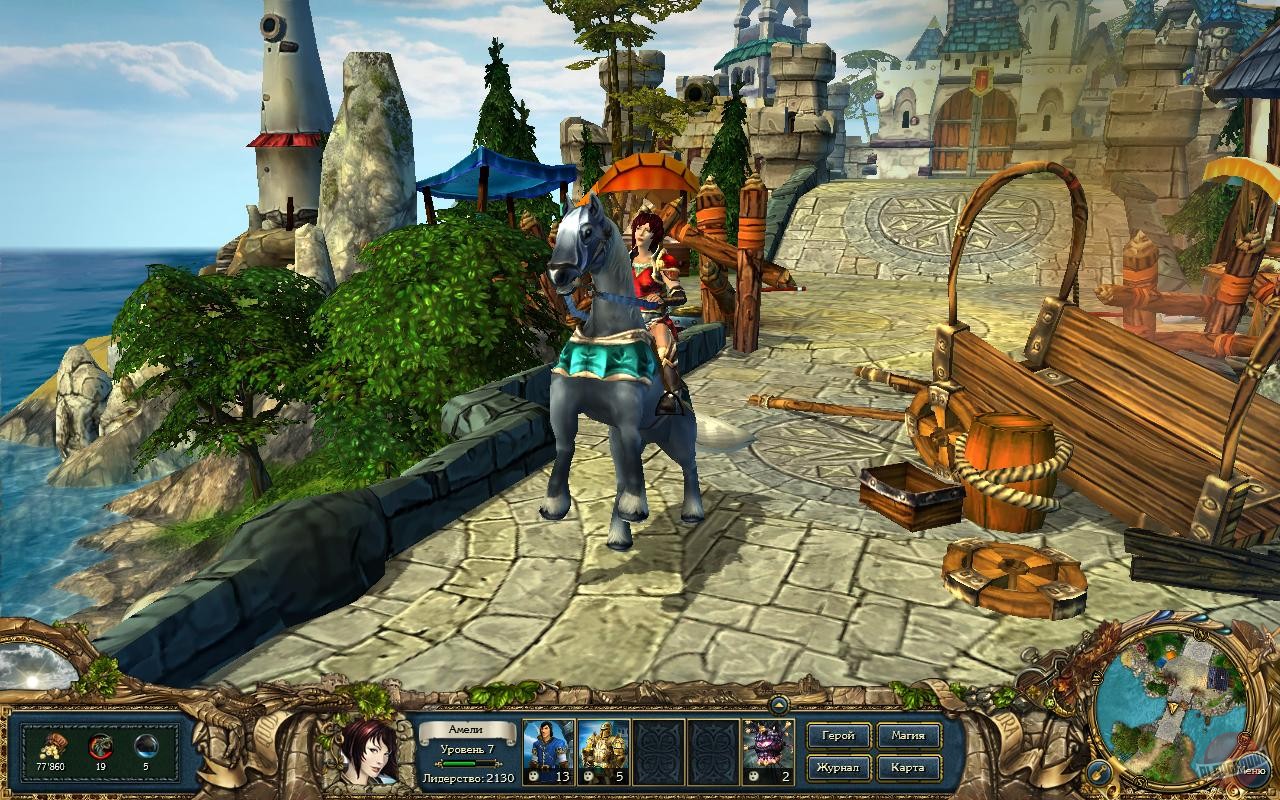Click the Амели name banner
Screen dimensions: 1280x800
point(467,728)
